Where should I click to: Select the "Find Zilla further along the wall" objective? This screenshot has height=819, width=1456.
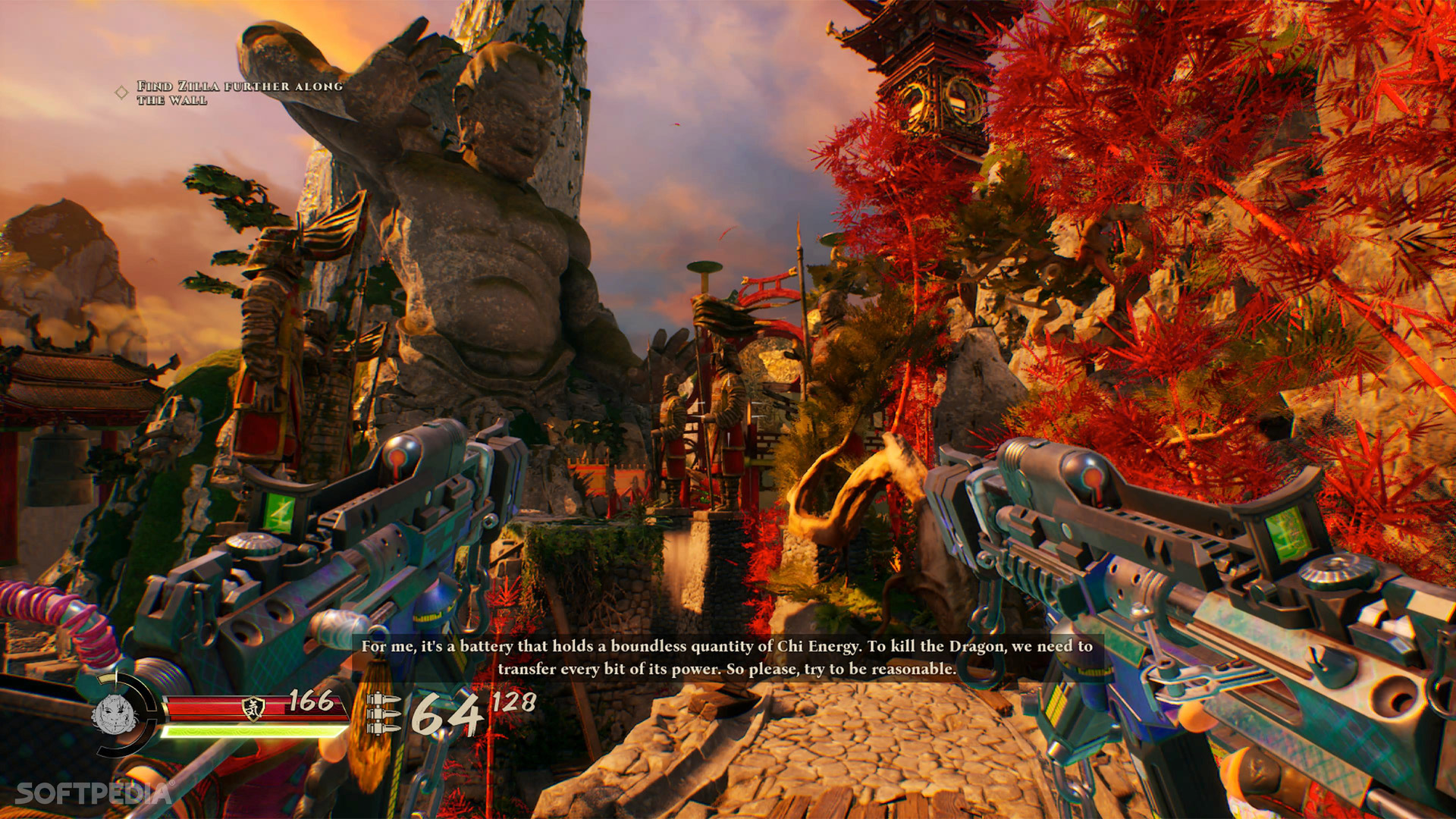click(x=239, y=93)
